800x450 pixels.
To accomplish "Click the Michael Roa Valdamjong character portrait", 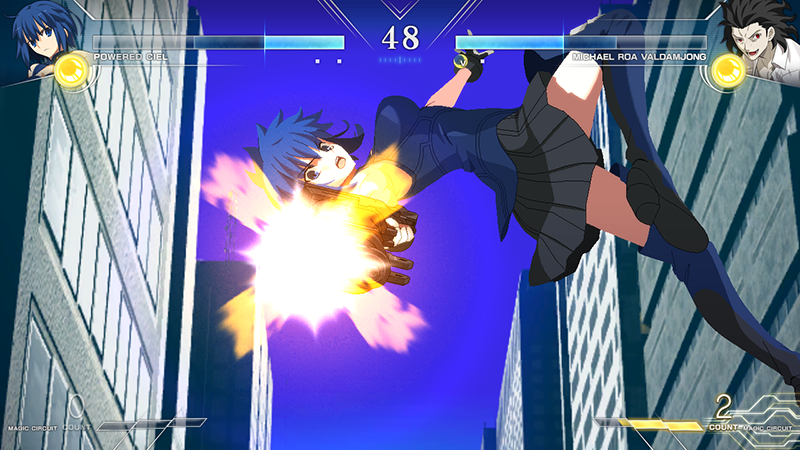I will (x=761, y=32).
